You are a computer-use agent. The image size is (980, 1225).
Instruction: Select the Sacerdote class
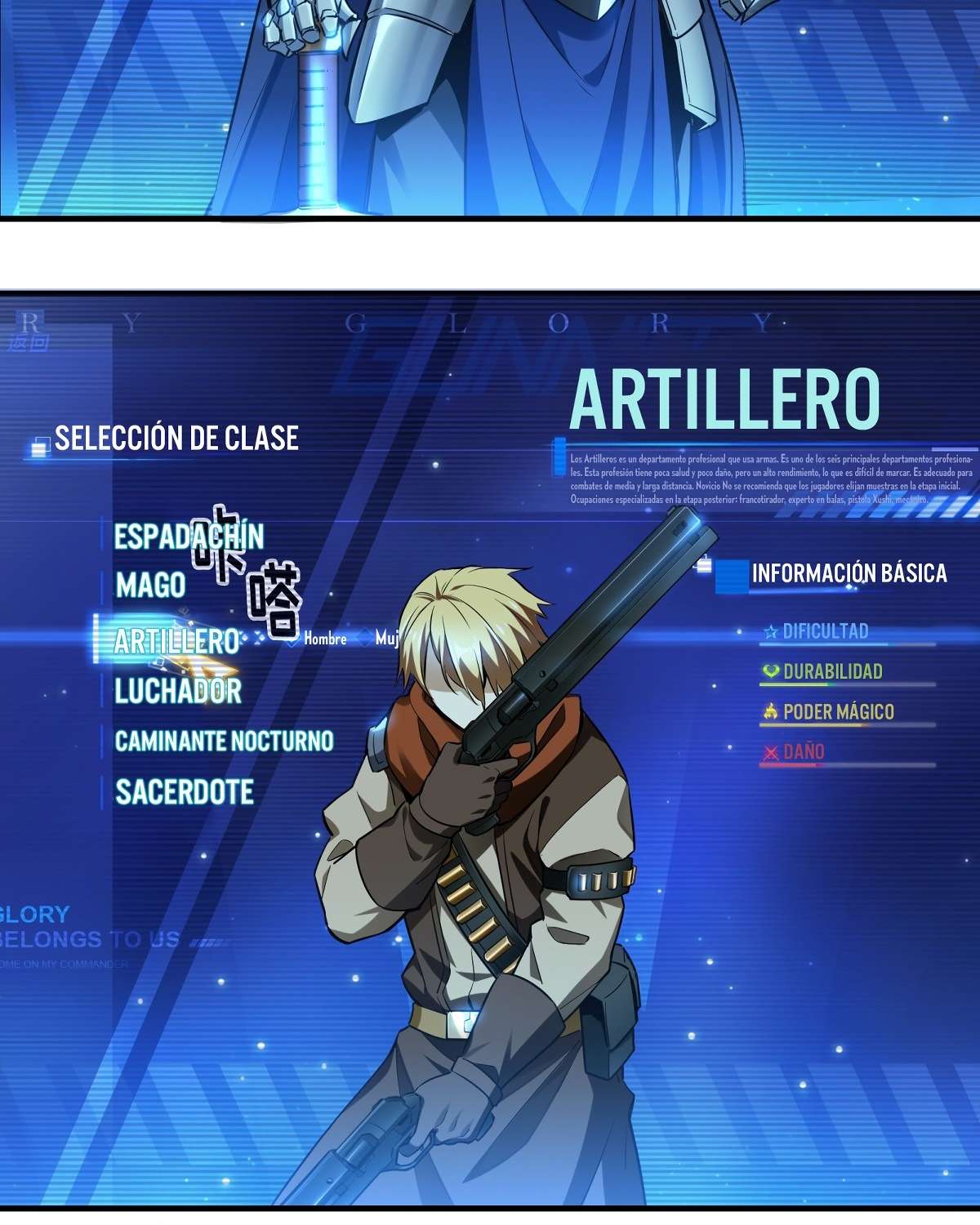tap(185, 791)
